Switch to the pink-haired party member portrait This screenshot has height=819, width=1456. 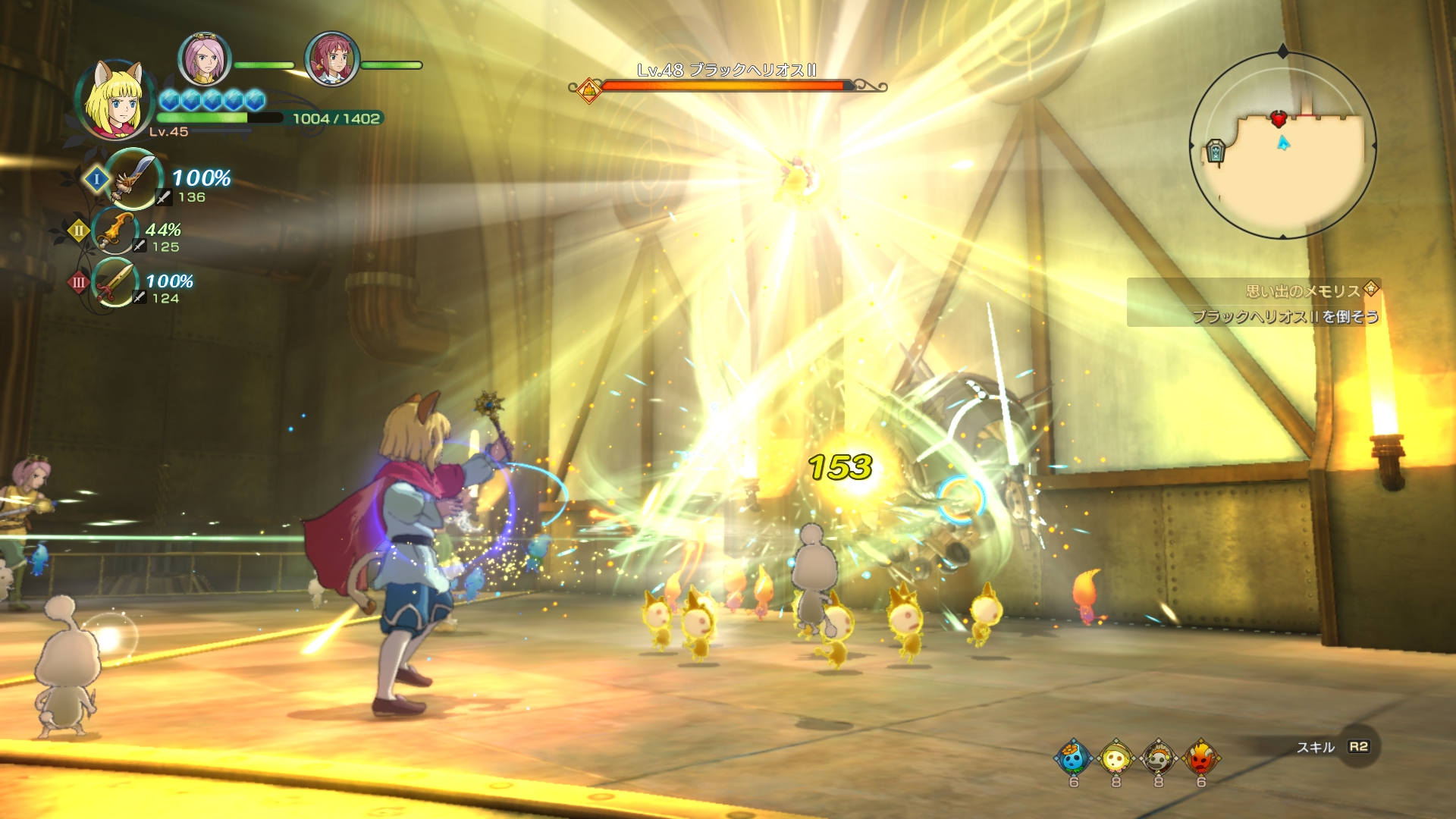(204, 59)
